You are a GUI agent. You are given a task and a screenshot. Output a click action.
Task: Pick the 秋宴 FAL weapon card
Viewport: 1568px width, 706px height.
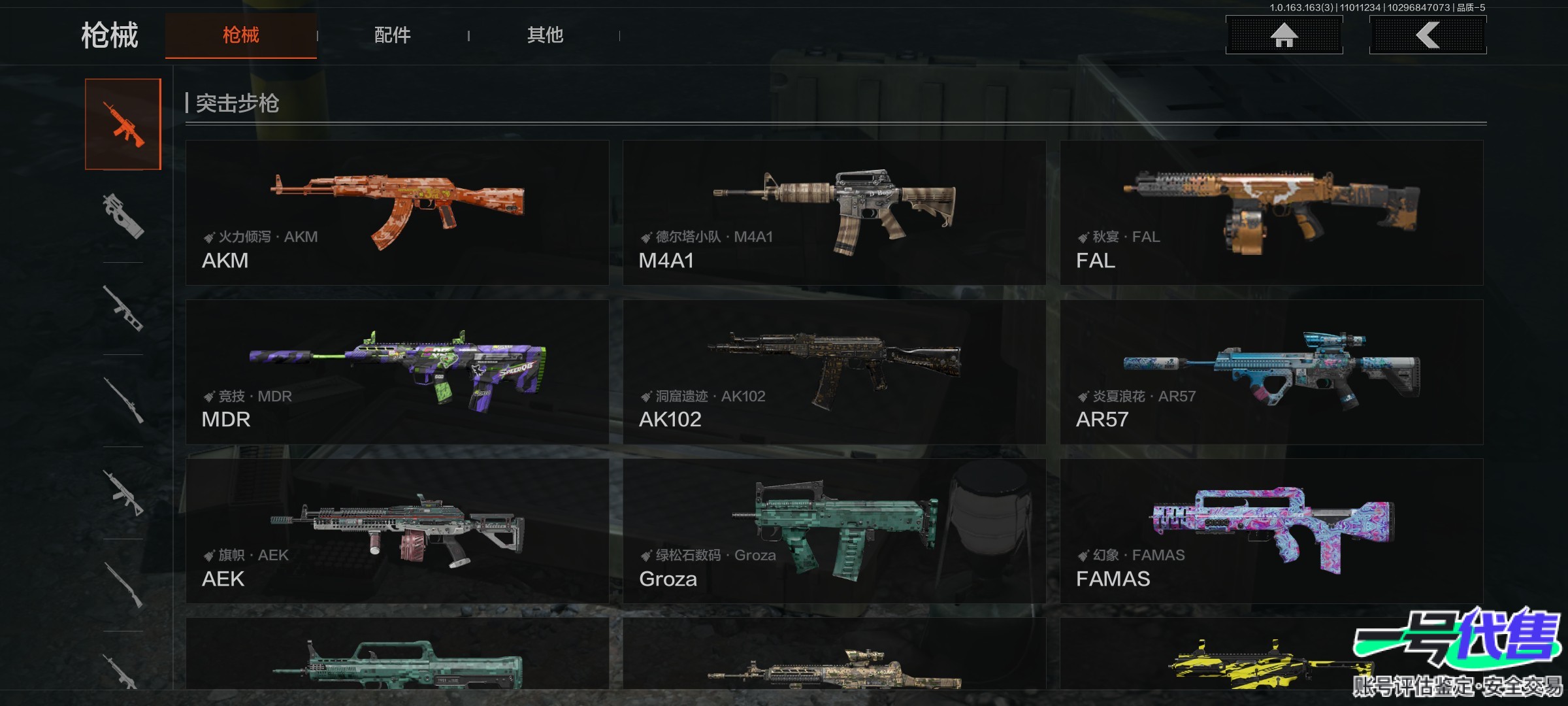coord(1271,212)
